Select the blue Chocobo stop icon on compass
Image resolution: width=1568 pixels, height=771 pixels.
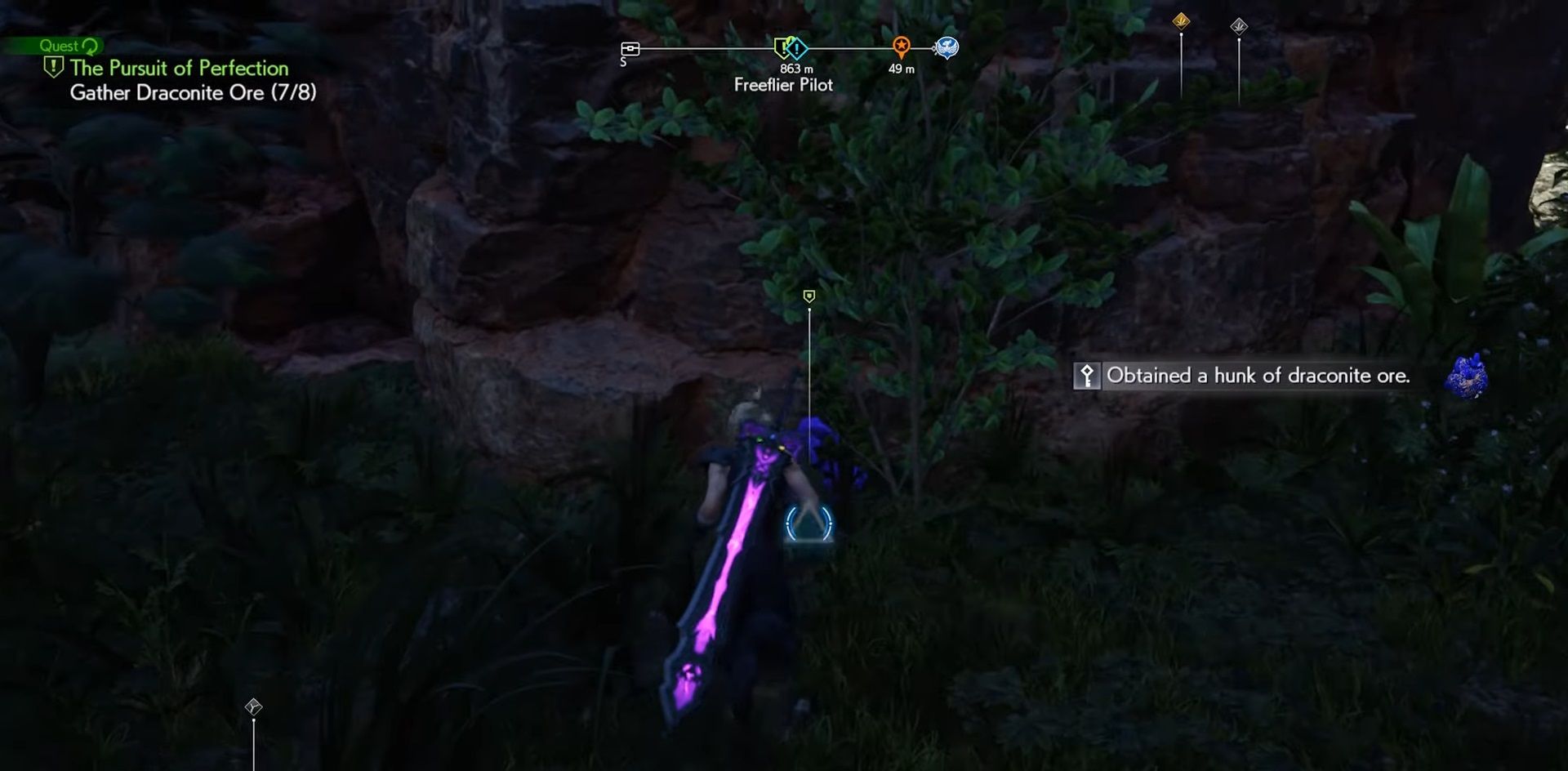(x=947, y=48)
